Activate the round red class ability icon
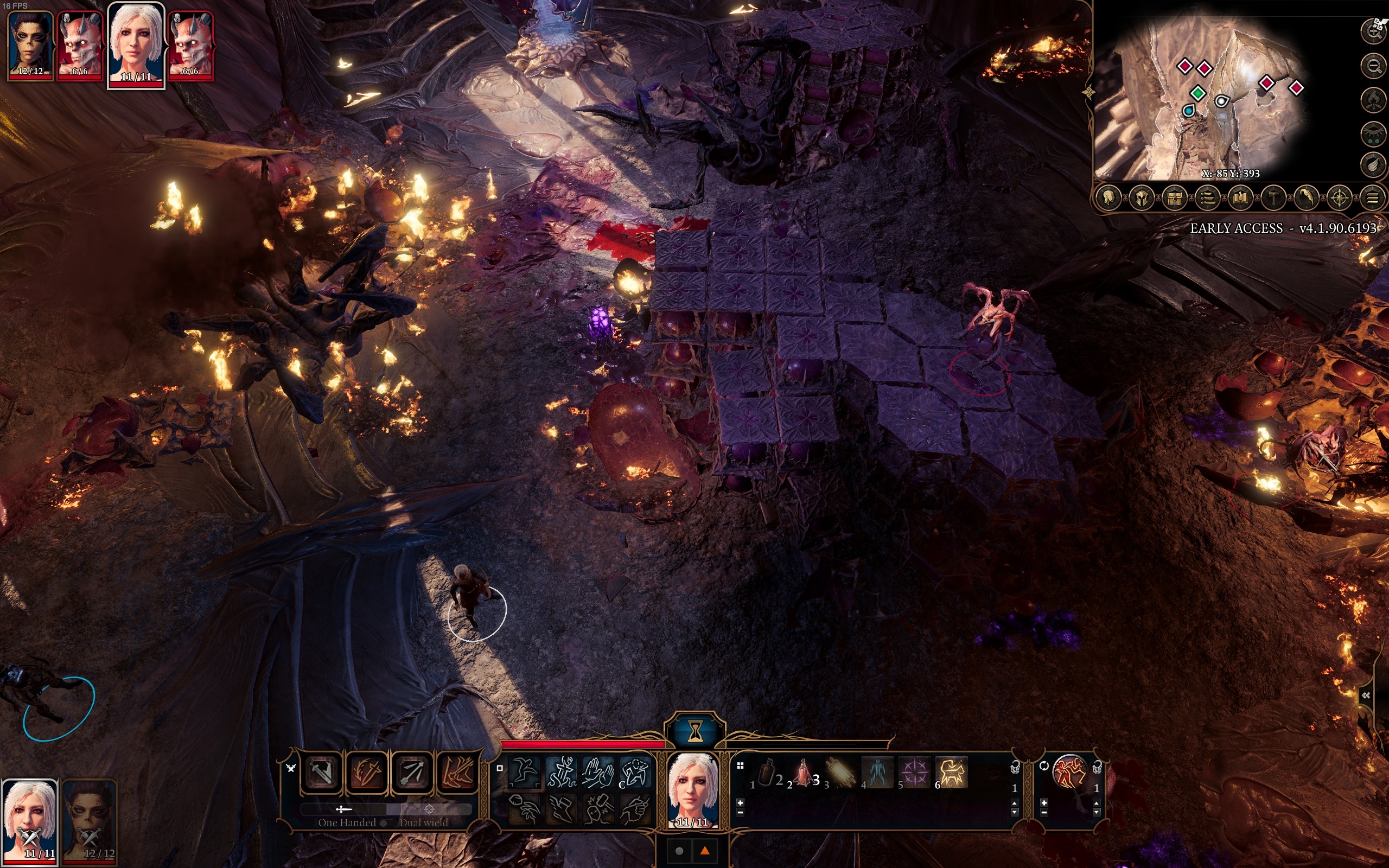 (1069, 771)
